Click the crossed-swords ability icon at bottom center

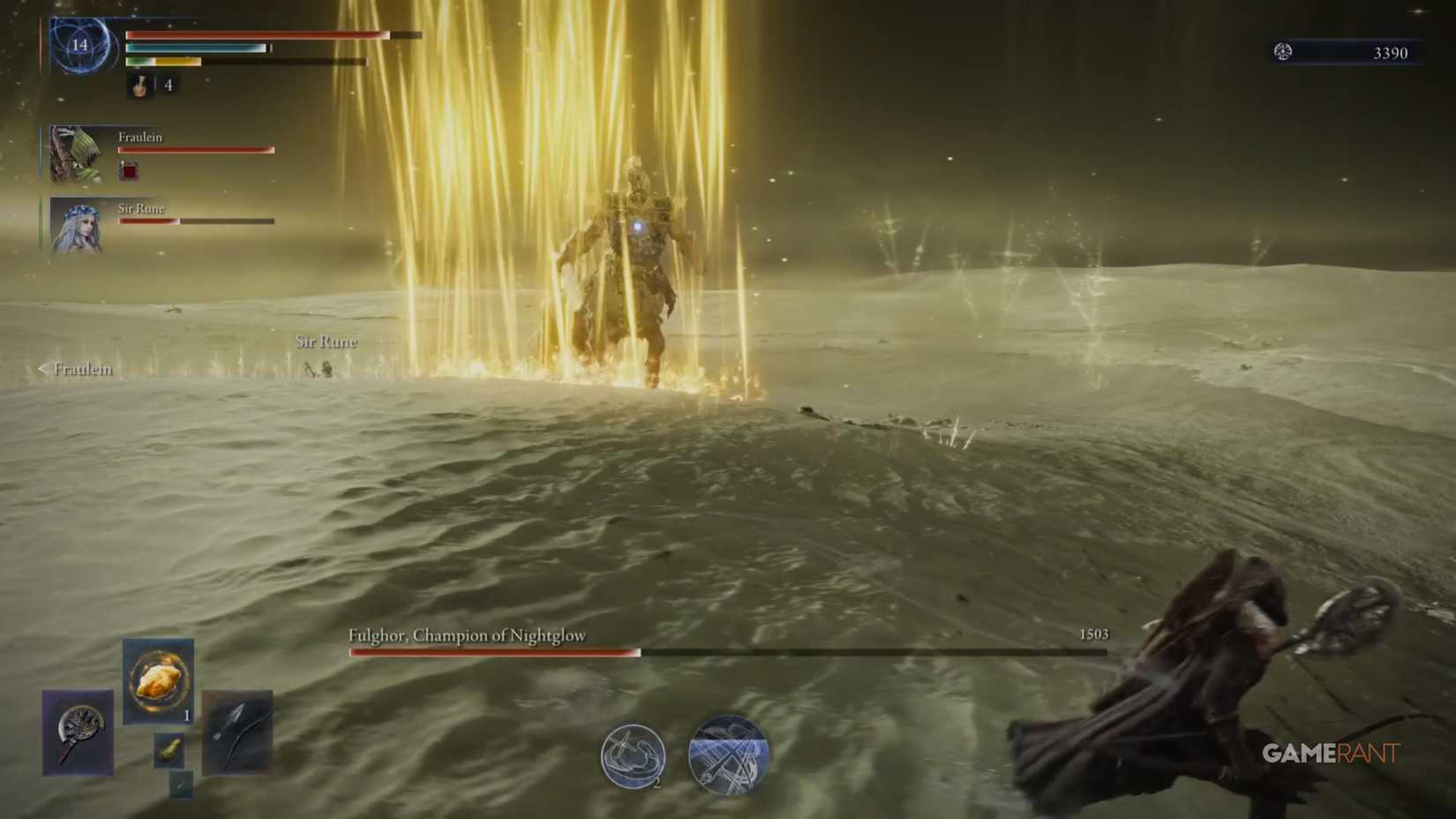point(728,753)
